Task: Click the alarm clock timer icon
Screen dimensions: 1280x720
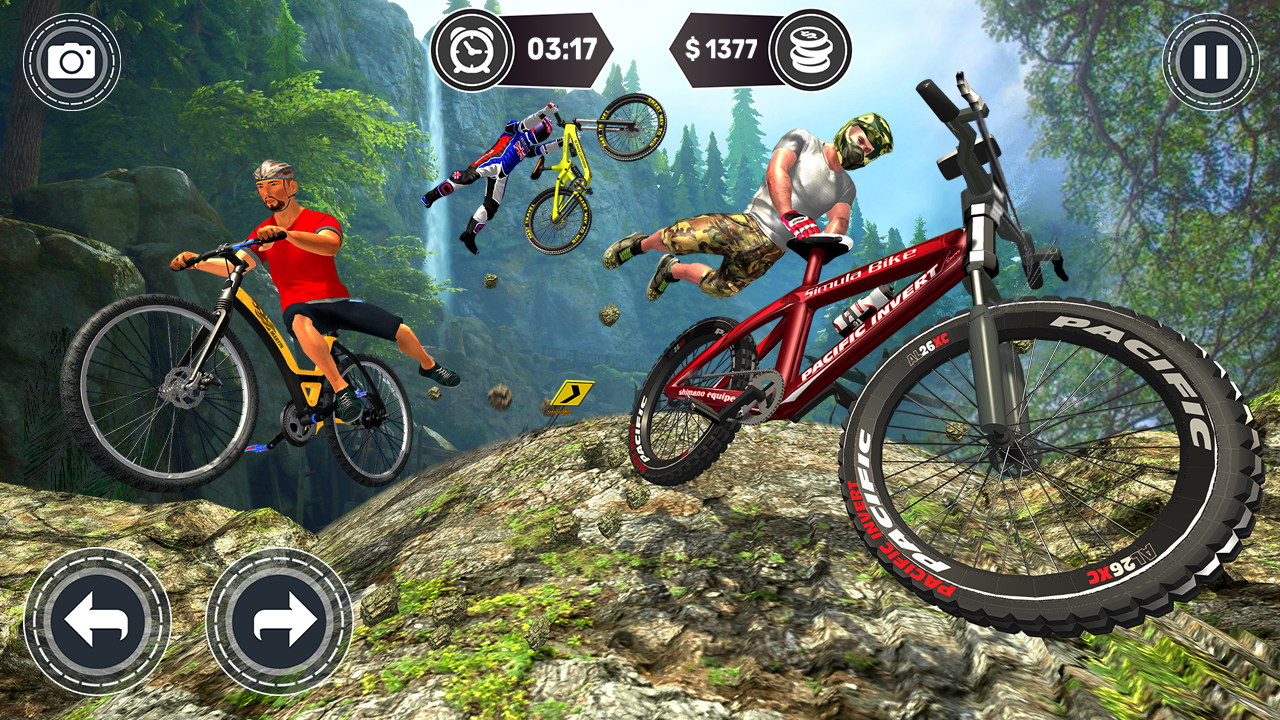Action: tap(471, 47)
